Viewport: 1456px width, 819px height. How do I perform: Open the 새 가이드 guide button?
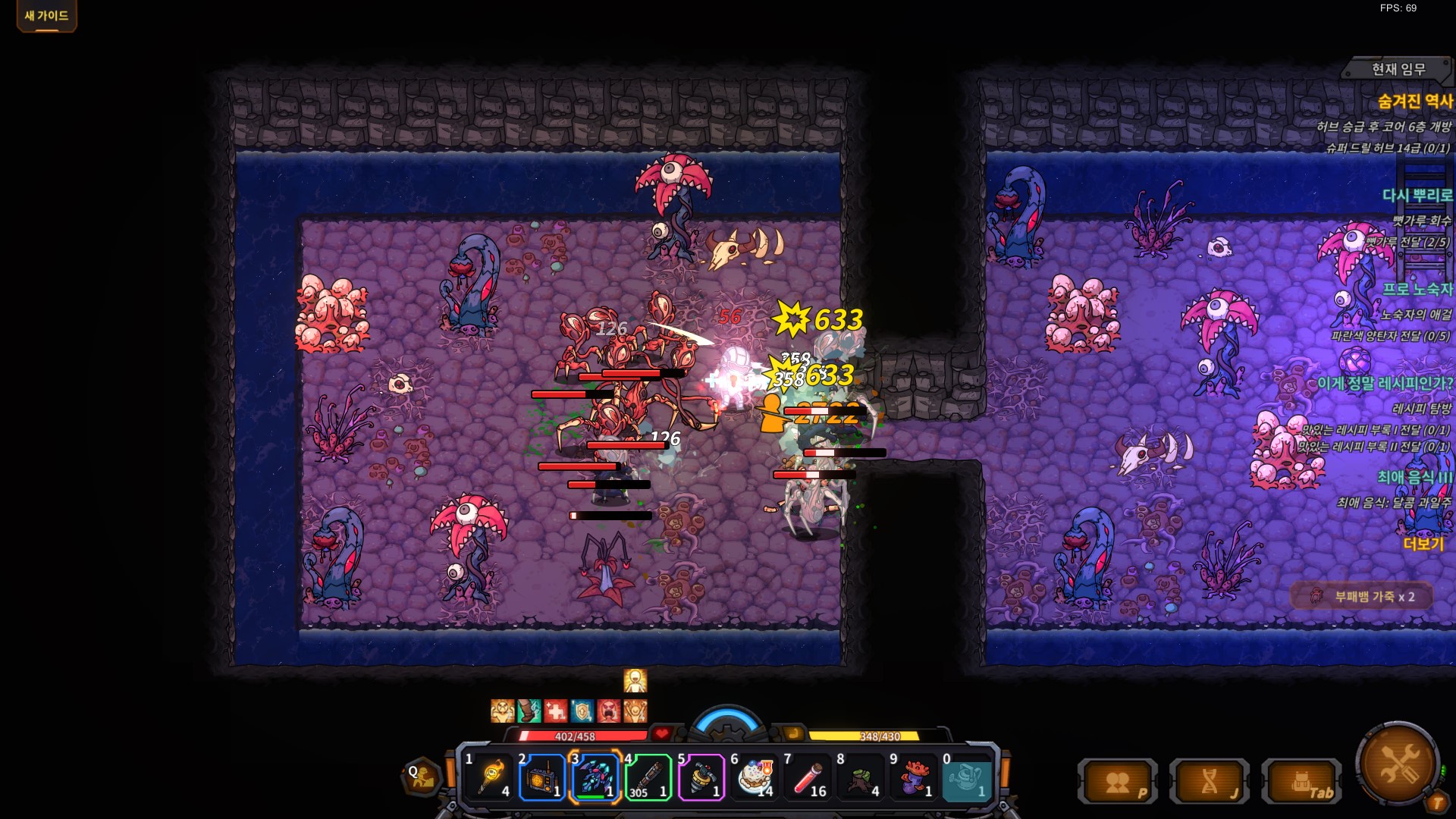point(46,16)
